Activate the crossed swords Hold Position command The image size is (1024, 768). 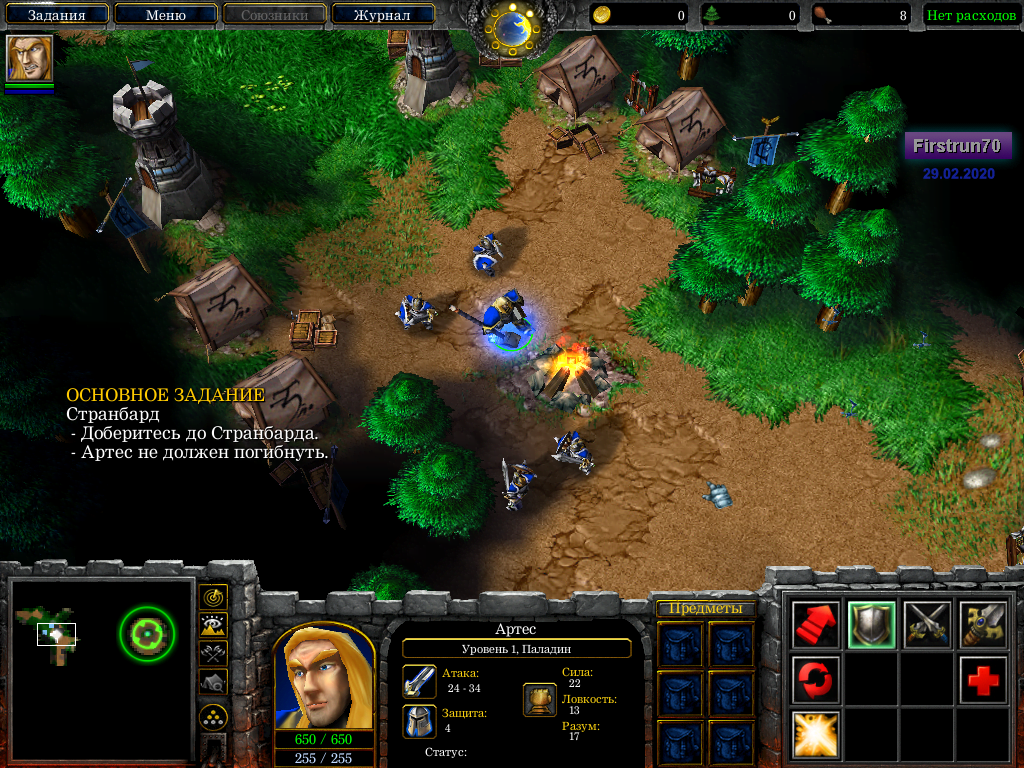point(927,624)
